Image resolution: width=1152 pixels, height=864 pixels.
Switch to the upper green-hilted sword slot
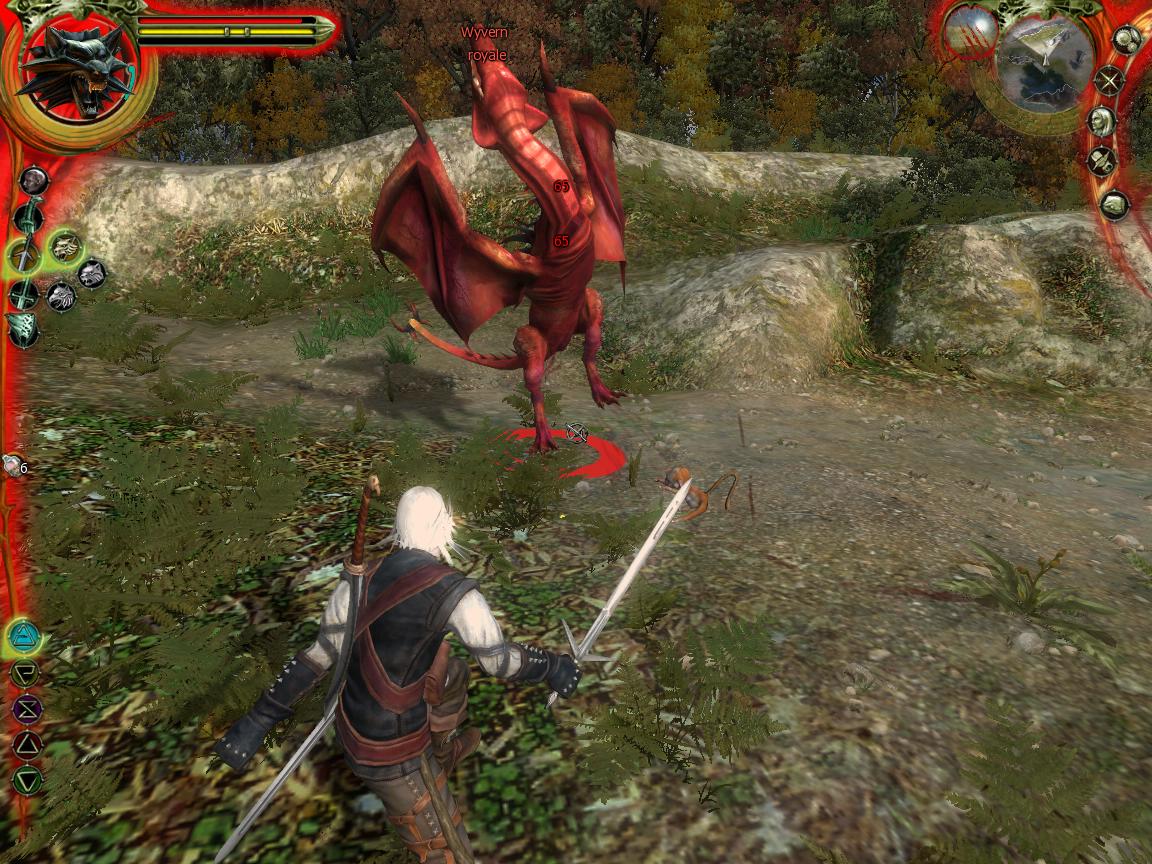pyautogui.click(x=27, y=217)
